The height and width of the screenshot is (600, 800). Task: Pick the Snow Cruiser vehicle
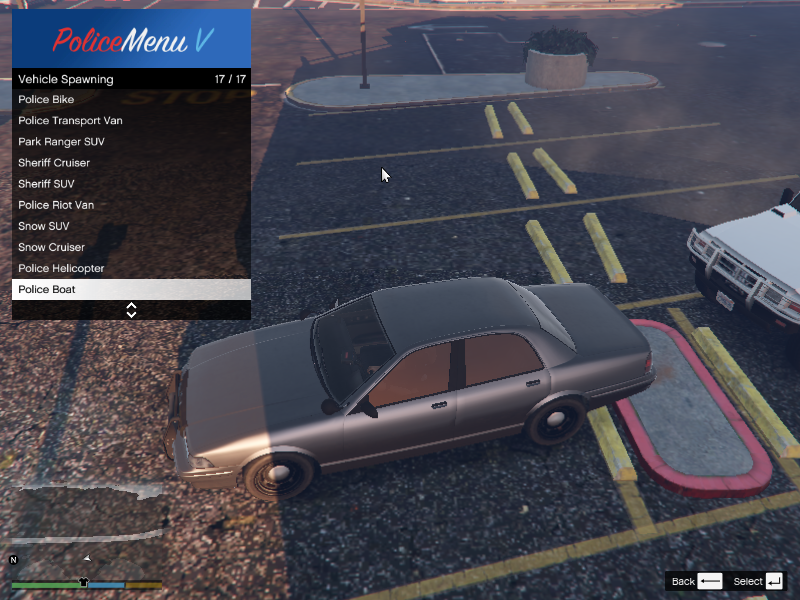coord(130,247)
